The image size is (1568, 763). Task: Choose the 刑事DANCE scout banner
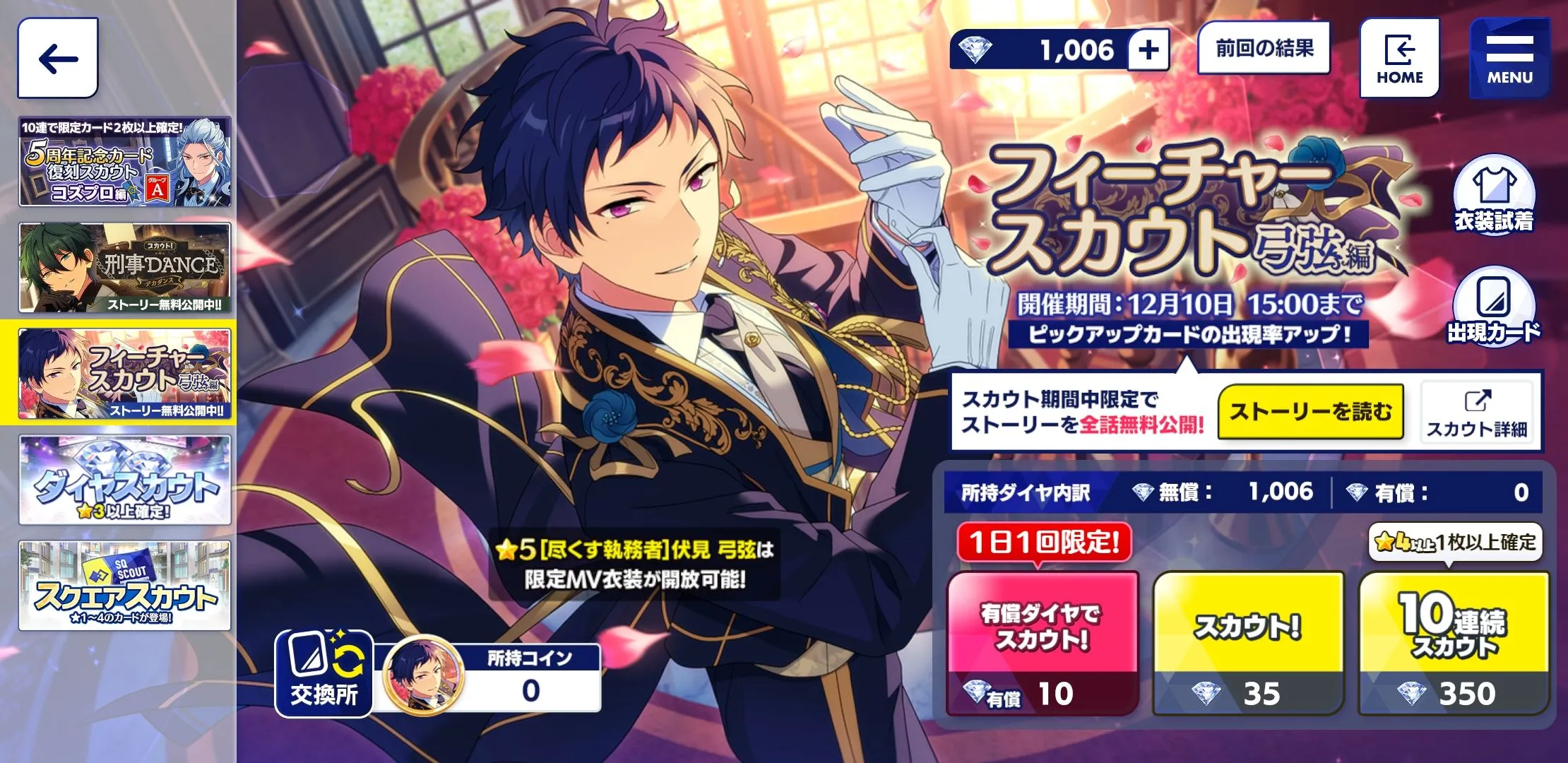[125, 268]
